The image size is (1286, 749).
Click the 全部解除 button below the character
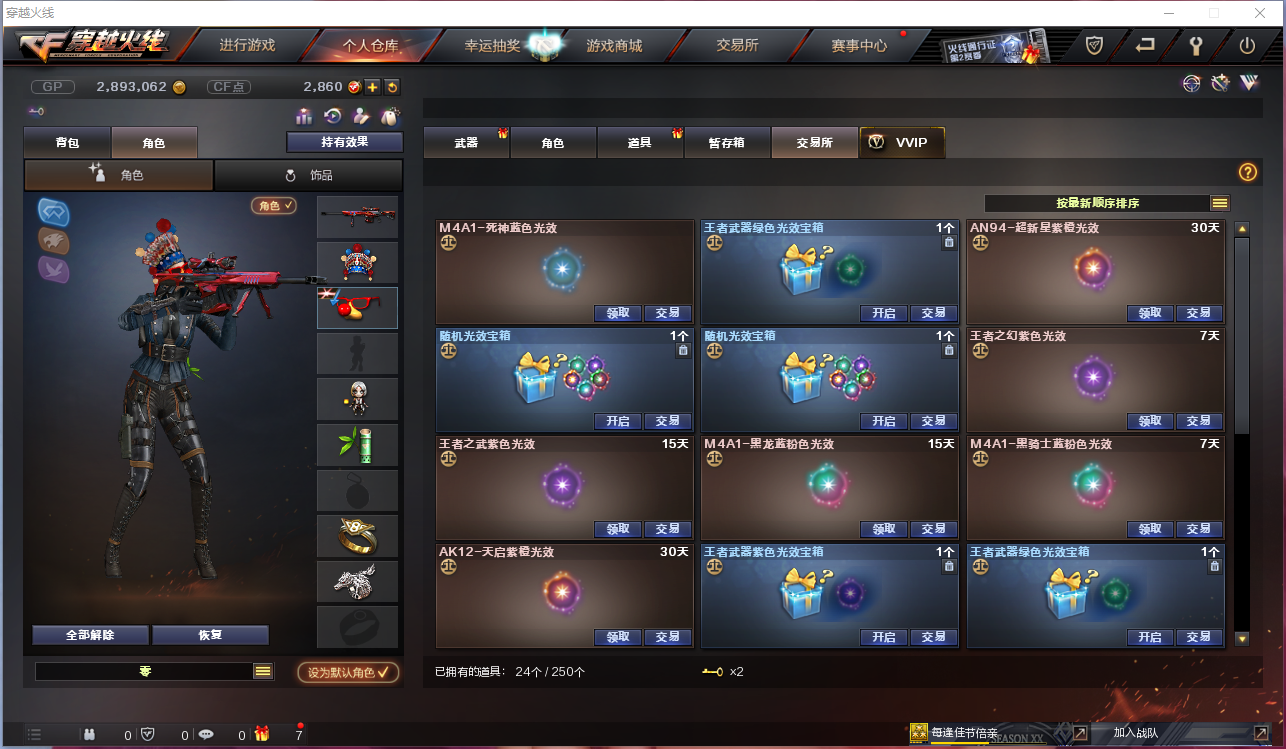click(90, 635)
